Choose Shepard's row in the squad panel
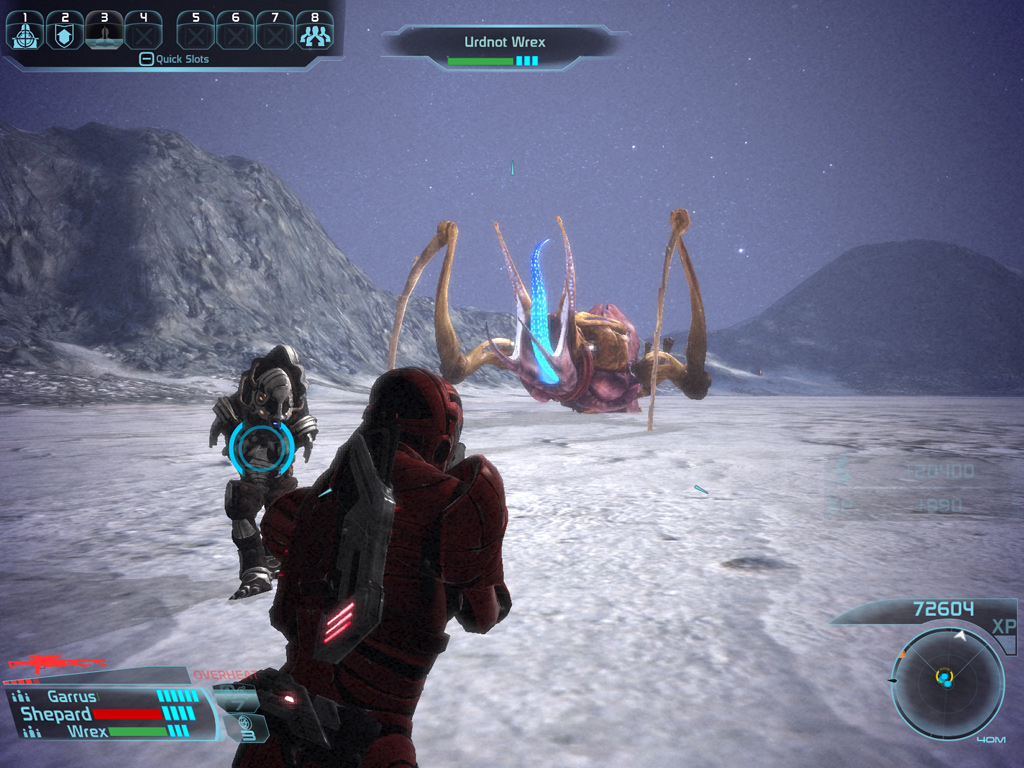 [x=58, y=714]
